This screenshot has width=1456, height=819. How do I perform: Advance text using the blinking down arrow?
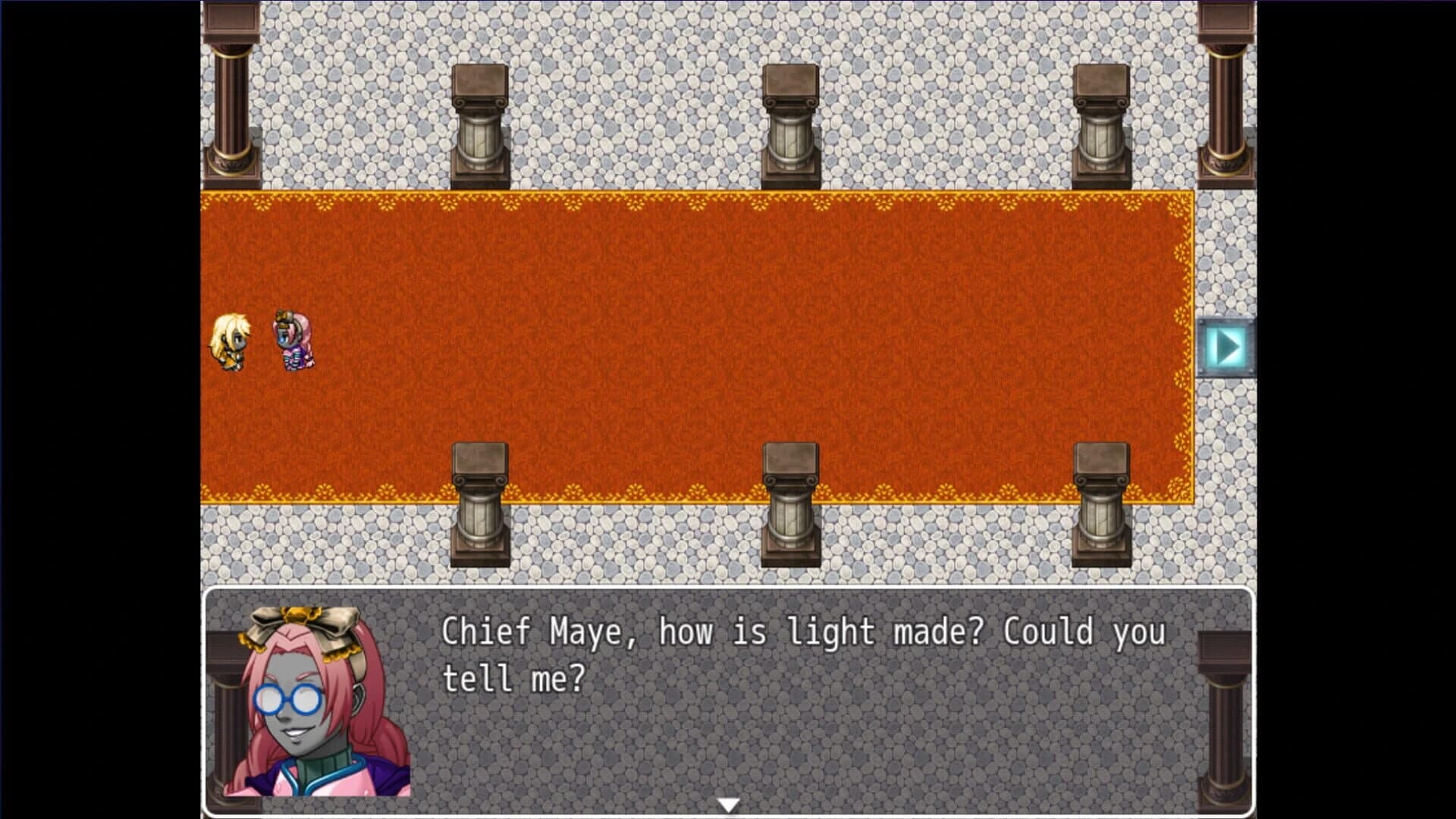coord(730,805)
